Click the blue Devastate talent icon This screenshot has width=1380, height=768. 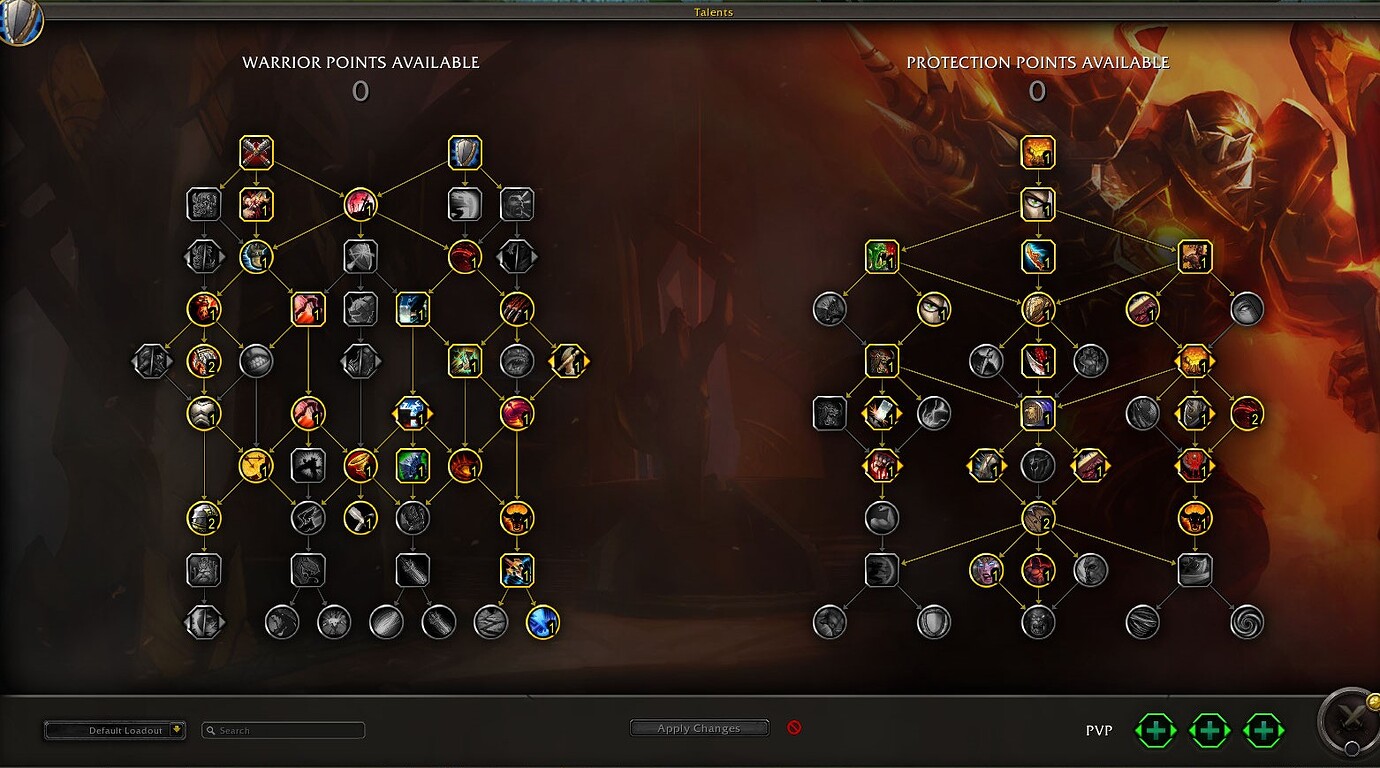coord(1036,256)
